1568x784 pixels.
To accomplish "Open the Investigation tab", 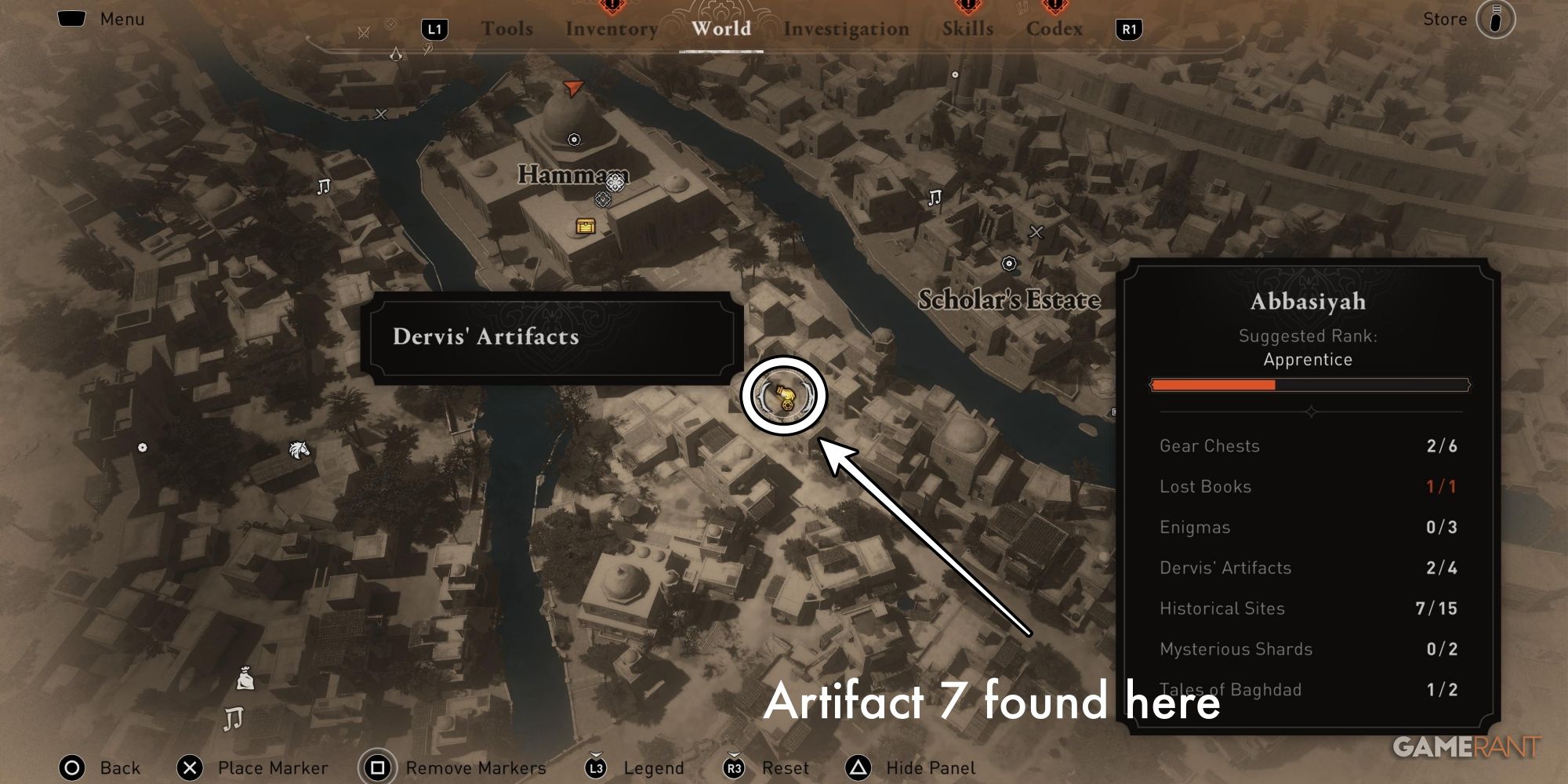I will coord(846,29).
